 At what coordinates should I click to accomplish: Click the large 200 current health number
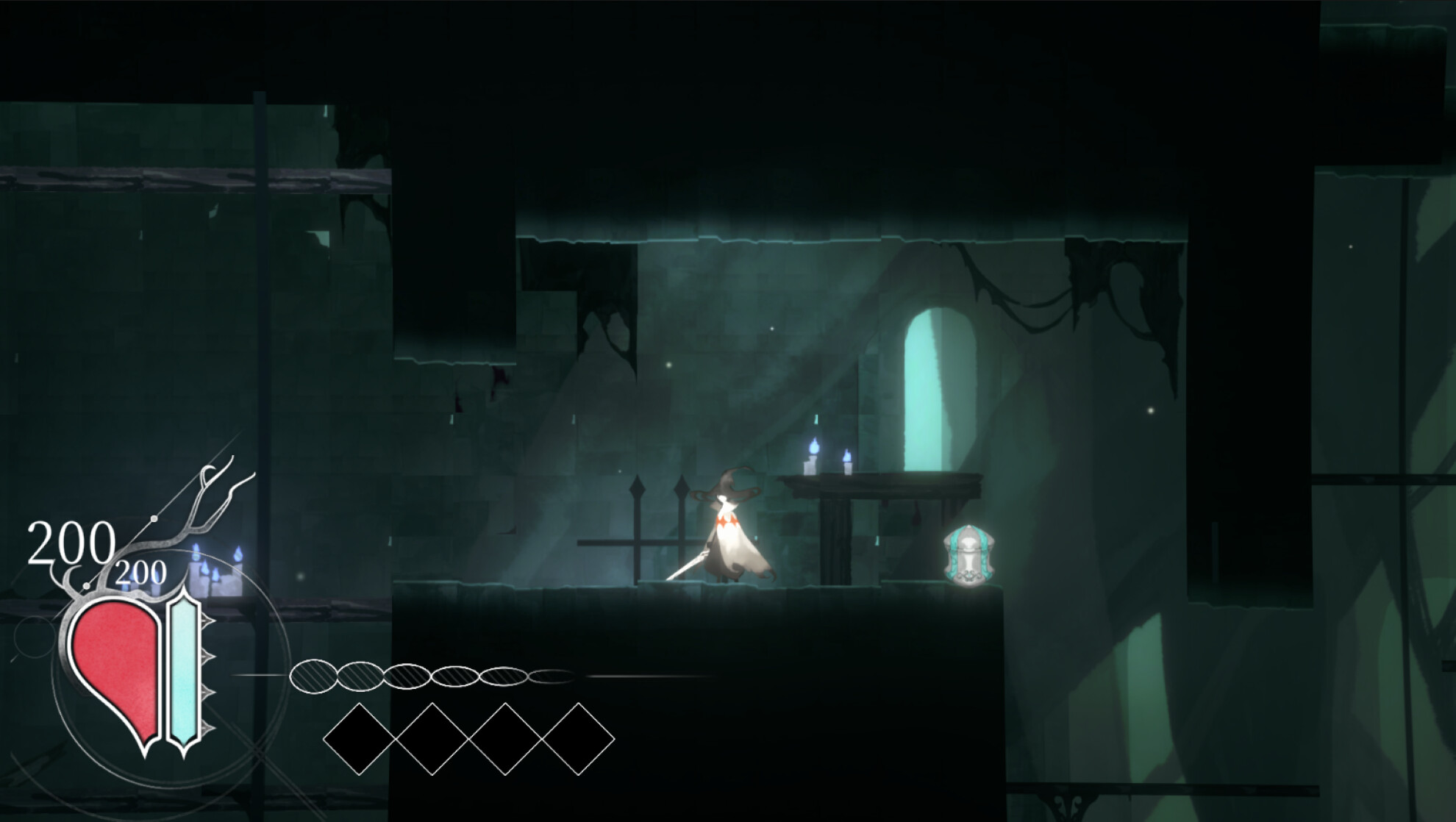click(x=71, y=542)
